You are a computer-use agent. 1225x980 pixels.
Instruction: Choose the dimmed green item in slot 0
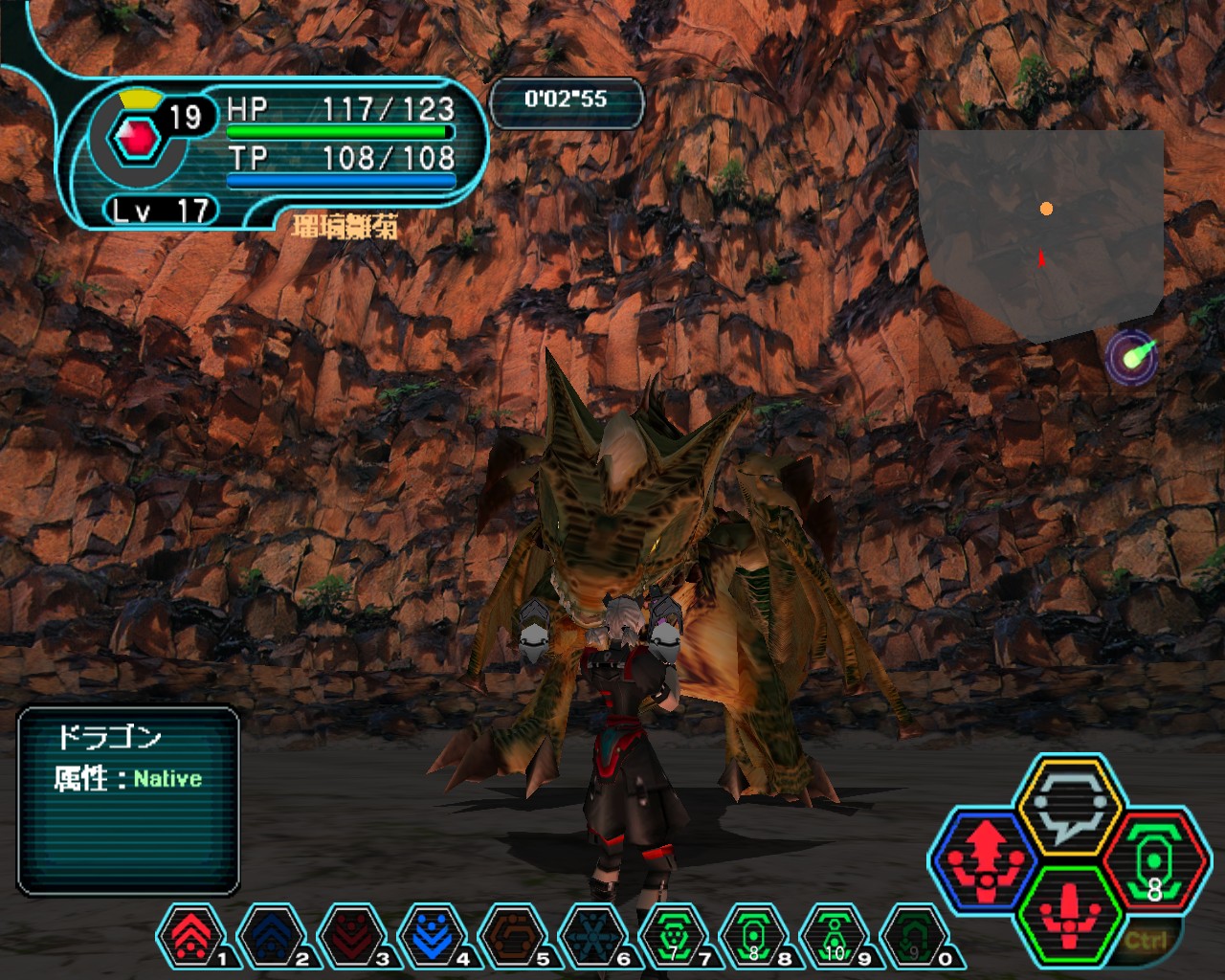click(x=914, y=935)
